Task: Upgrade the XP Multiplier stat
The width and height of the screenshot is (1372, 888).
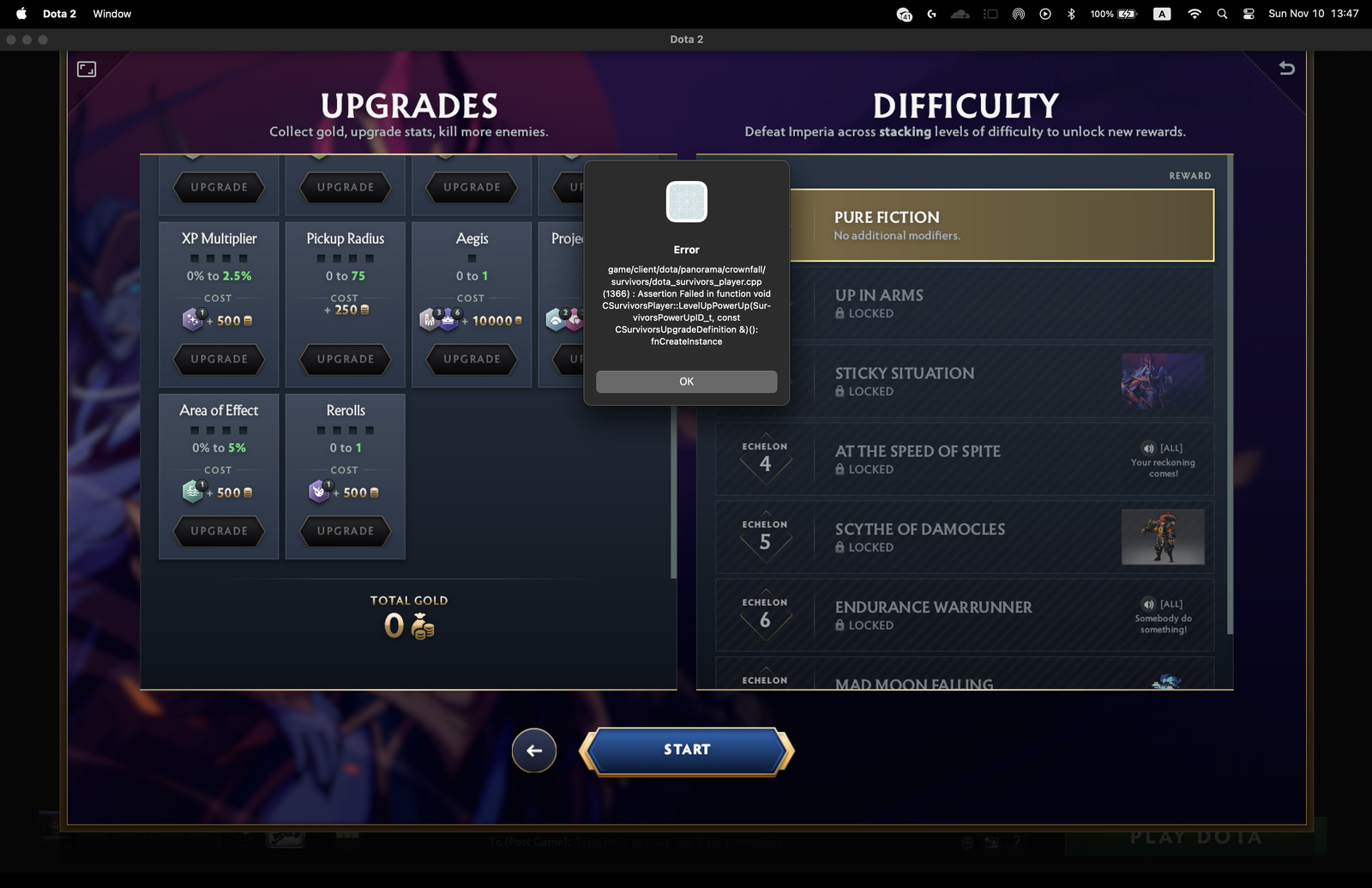Action: 219,359
